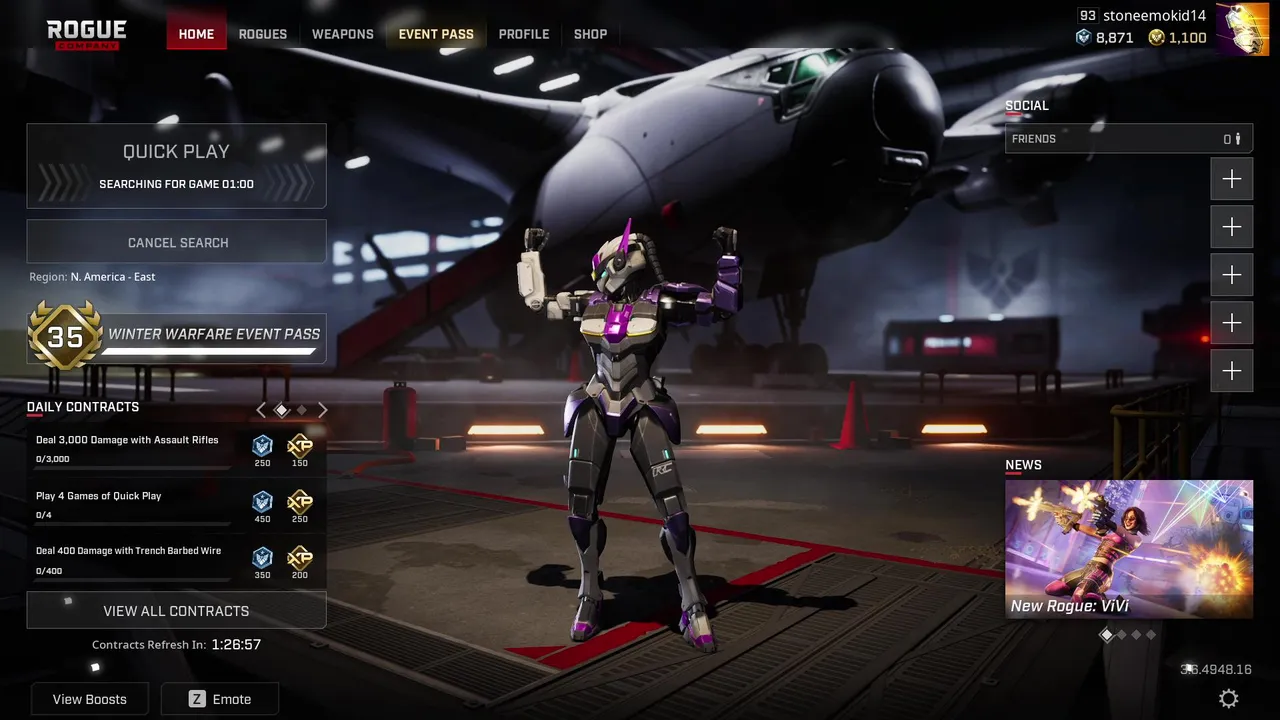Screen dimensions: 1280x720
Task: Click the Quick Play panel
Action: point(176,166)
